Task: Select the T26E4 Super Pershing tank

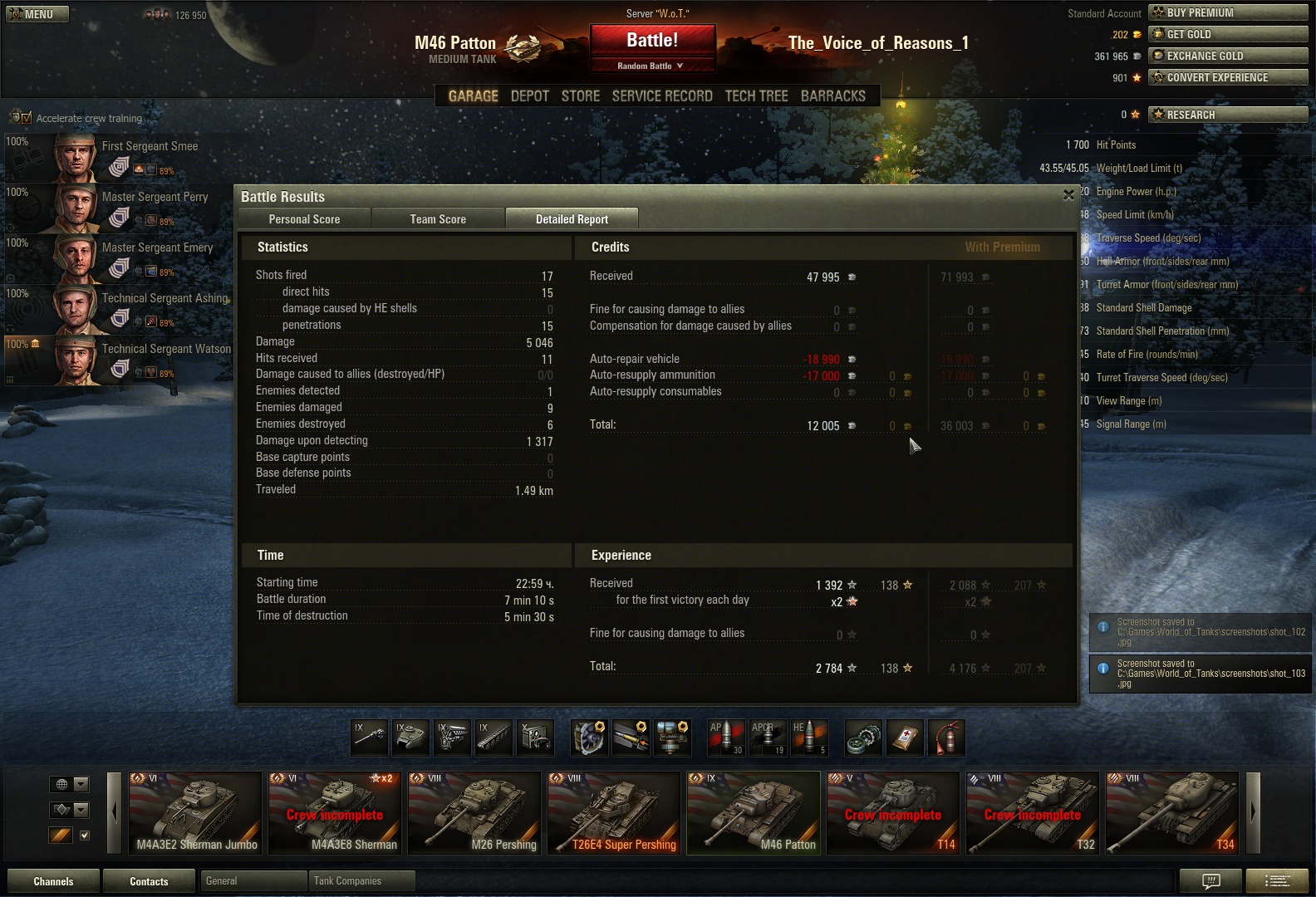Action: (614, 813)
